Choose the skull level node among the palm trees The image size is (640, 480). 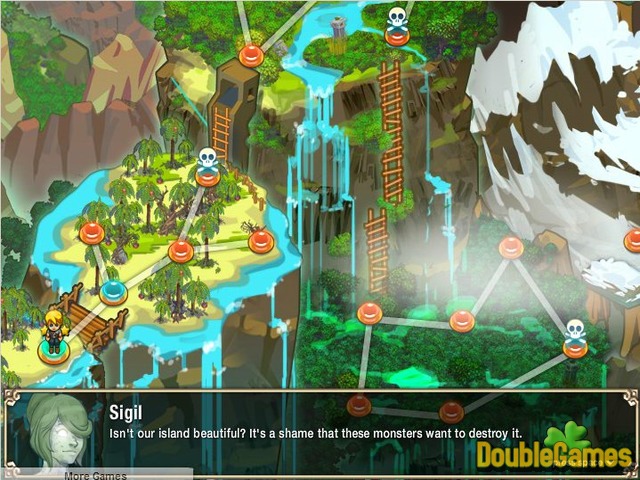pos(207,177)
